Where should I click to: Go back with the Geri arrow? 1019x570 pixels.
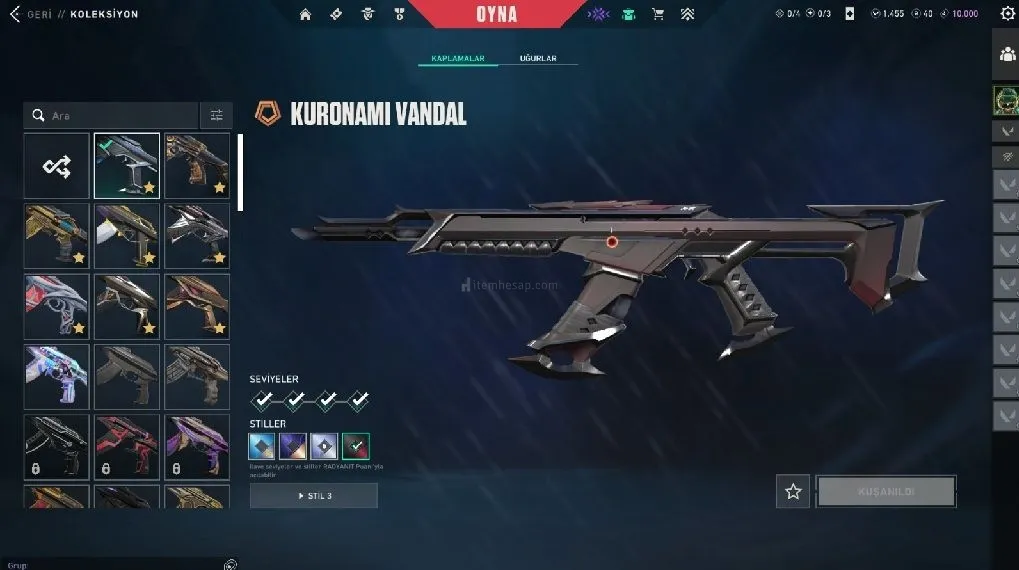pyautogui.click(x=16, y=14)
